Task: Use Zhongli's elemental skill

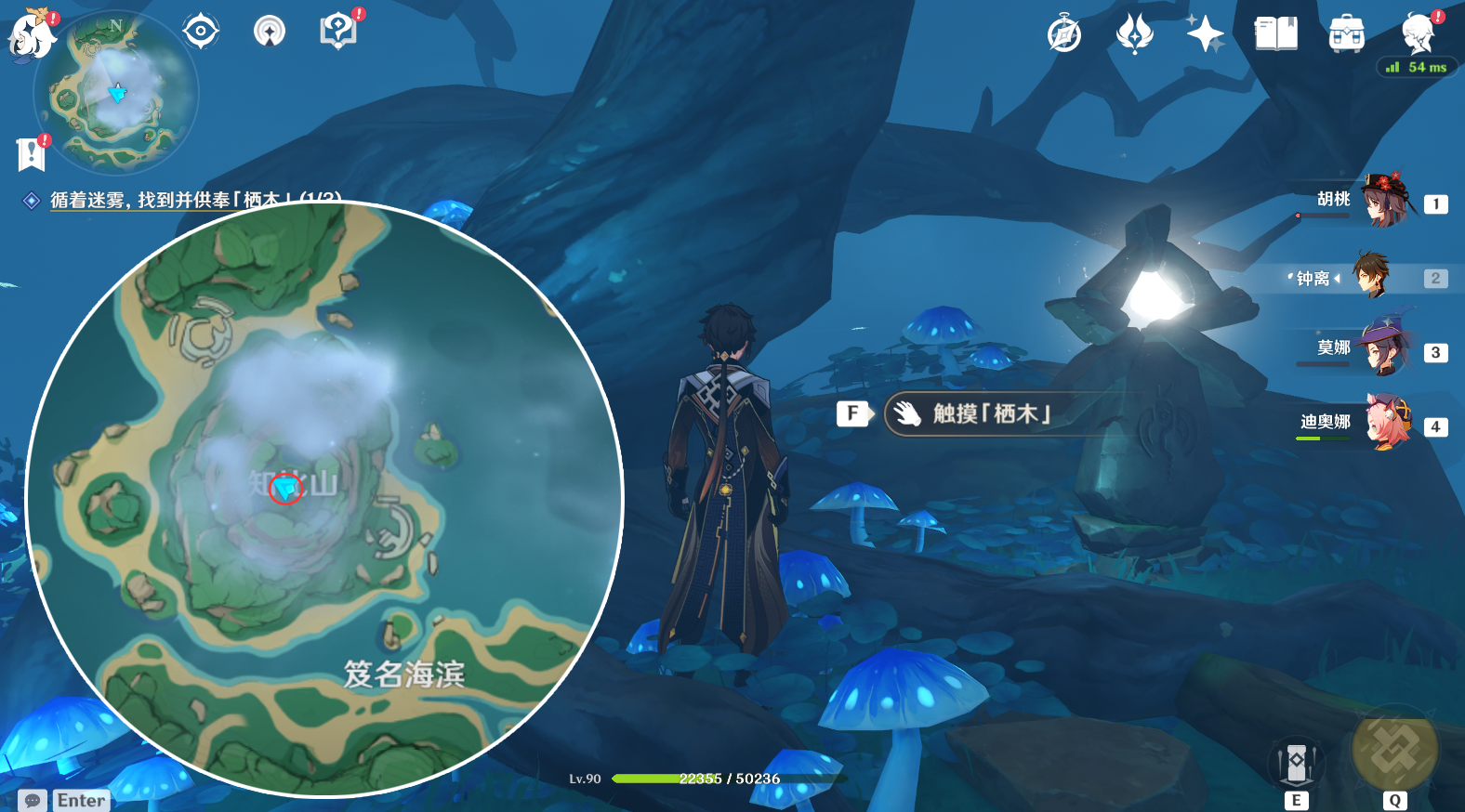Action: pyautogui.click(x=1296, y=764)
